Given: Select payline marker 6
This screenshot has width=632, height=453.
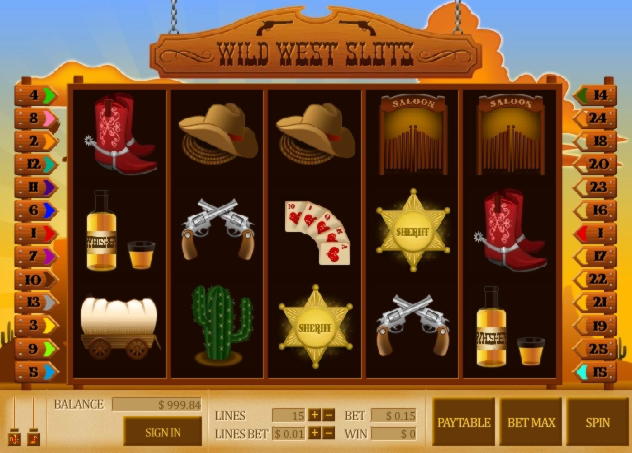Looking at the screenshot, I should [36, 210].
